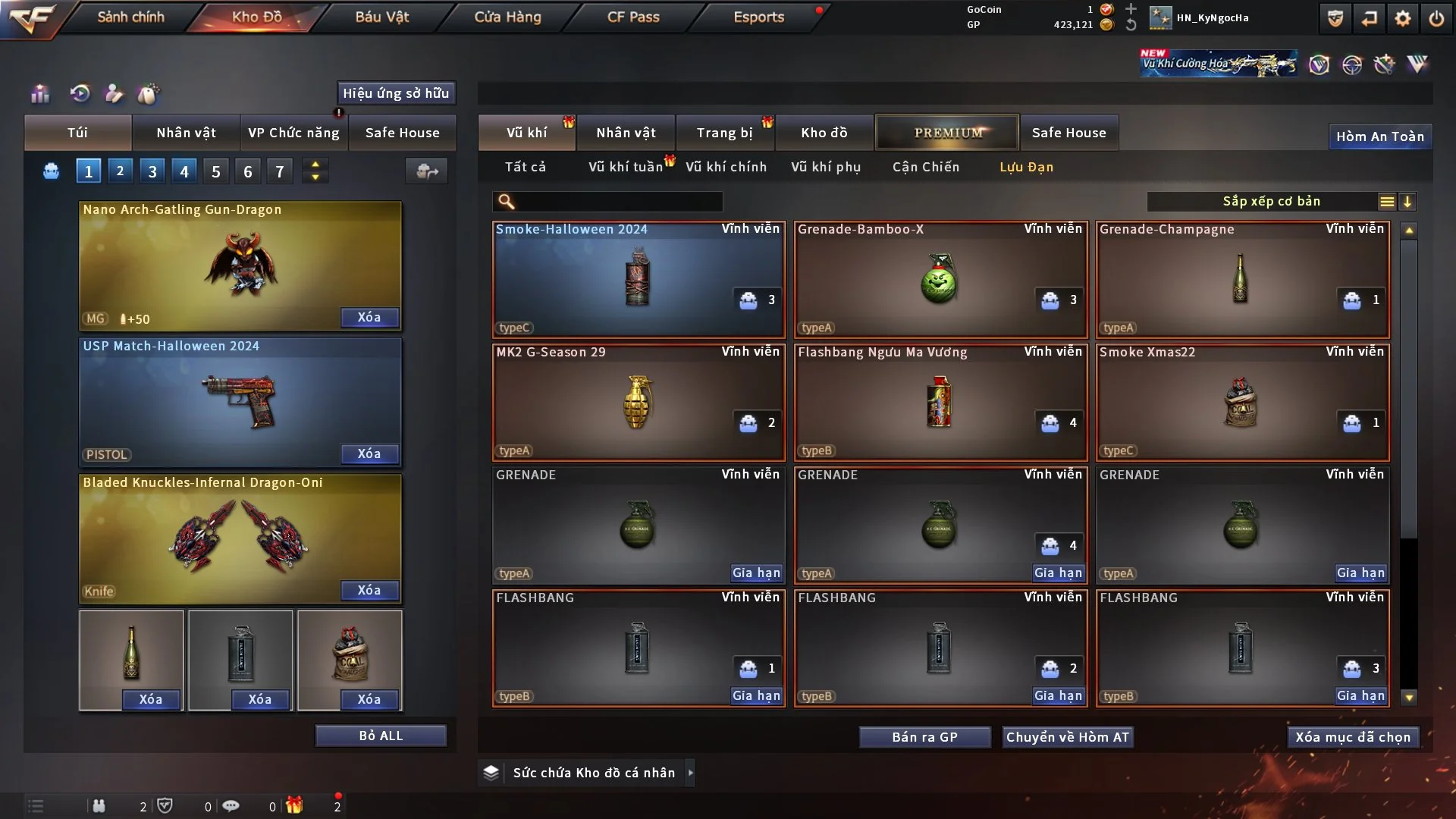Filter by Cận Chiến melee weapons
1456x819 pixels.
click(925, 167)
